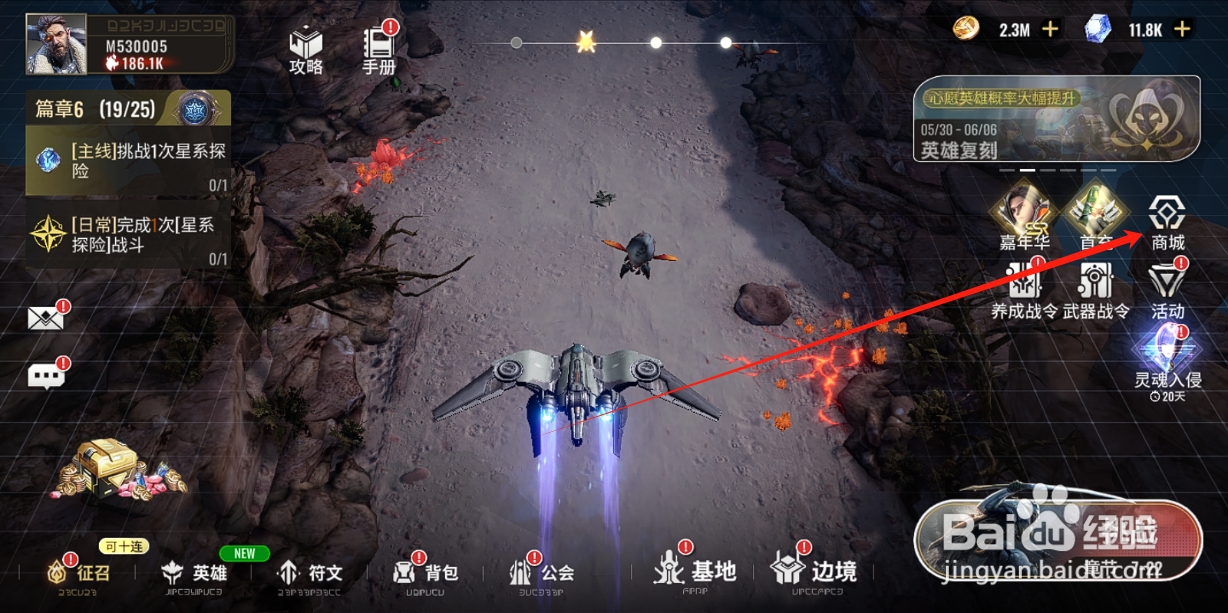The height and width of the screenshot is (613, 1228).
Task: Open the 英雄复刻 event banner
Action: click(1056, 119)
